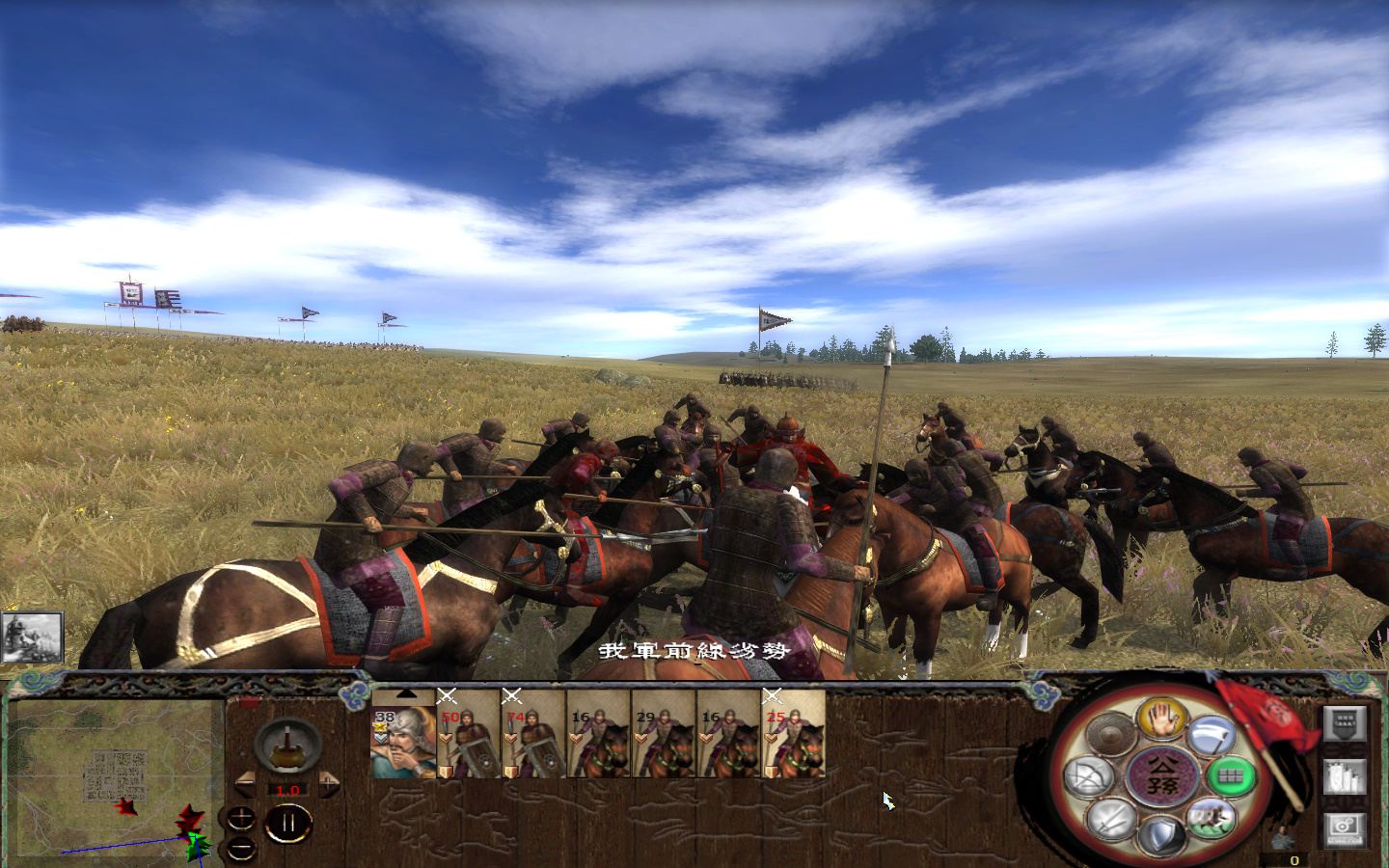This screenshot has height=868, width=1389.
Task: Lower the 1.0 battle speed setting
Action: [x=245, y=784]
